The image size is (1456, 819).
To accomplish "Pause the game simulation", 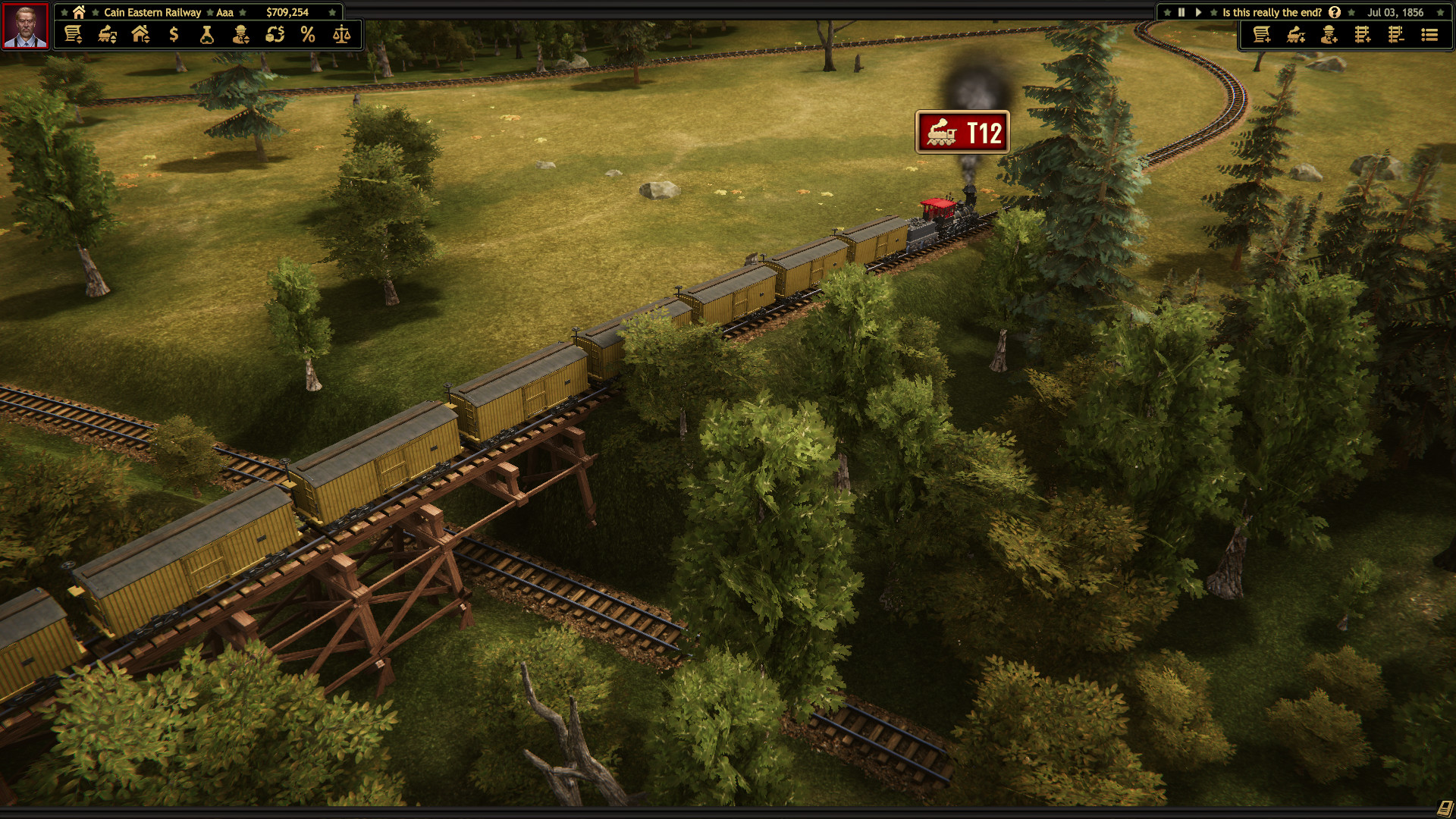I will pos(1181,12).
